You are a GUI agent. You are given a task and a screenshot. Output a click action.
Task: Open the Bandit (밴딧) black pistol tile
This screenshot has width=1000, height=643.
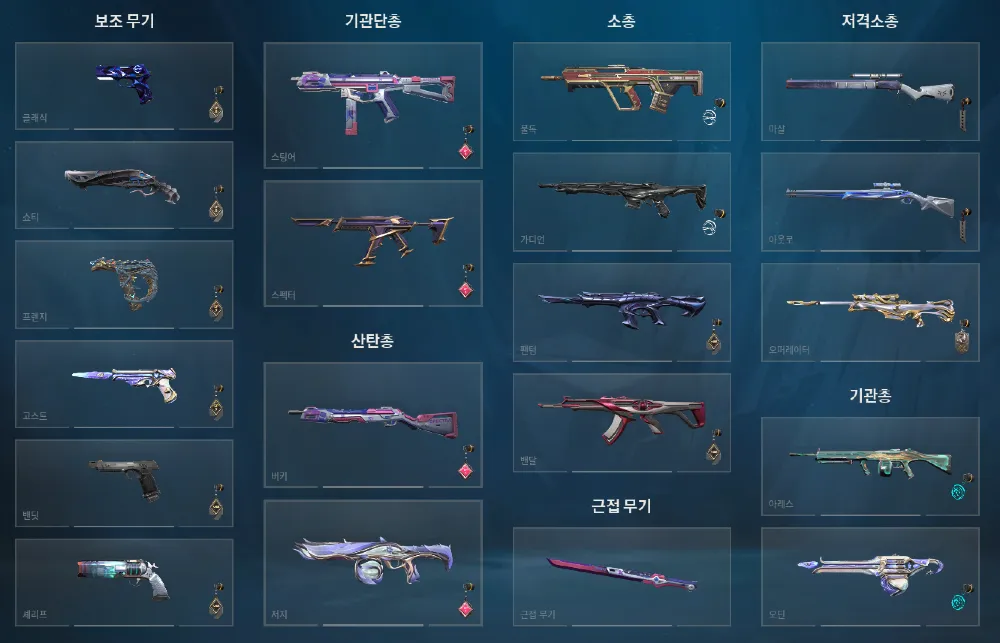click(124, 483)
